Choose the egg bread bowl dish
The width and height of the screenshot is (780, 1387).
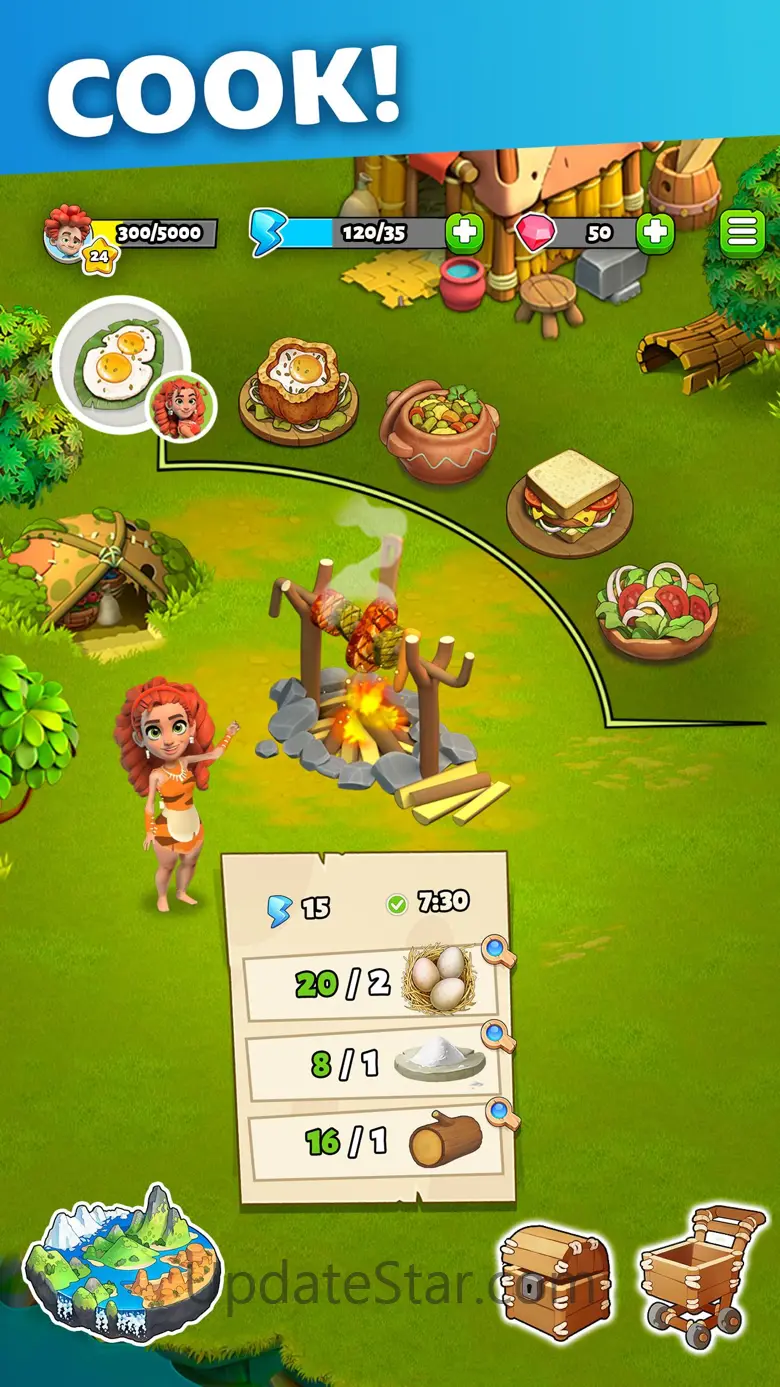point(297,390)
